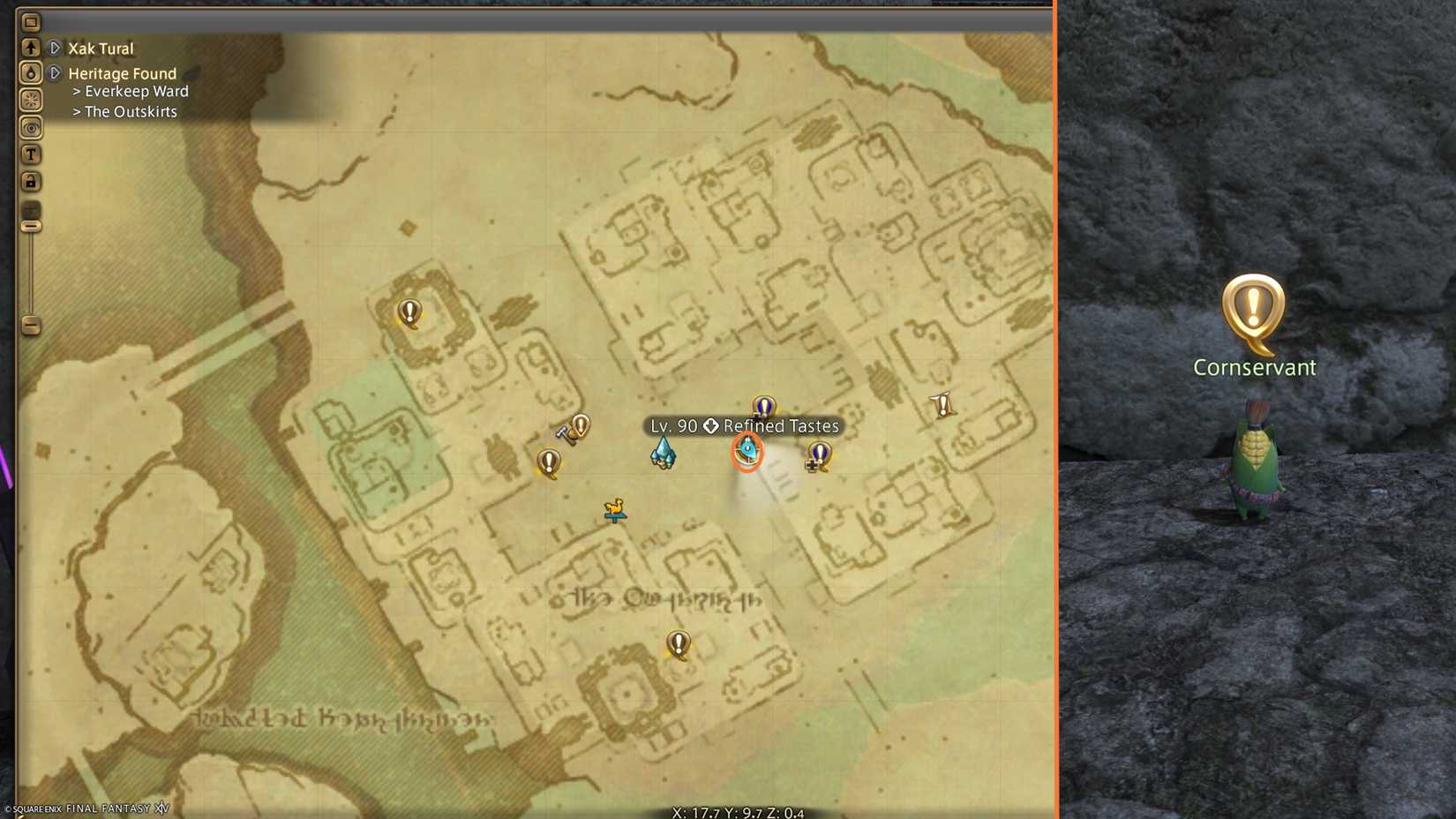Expand the Xak Tural region entry

(54, 49)
